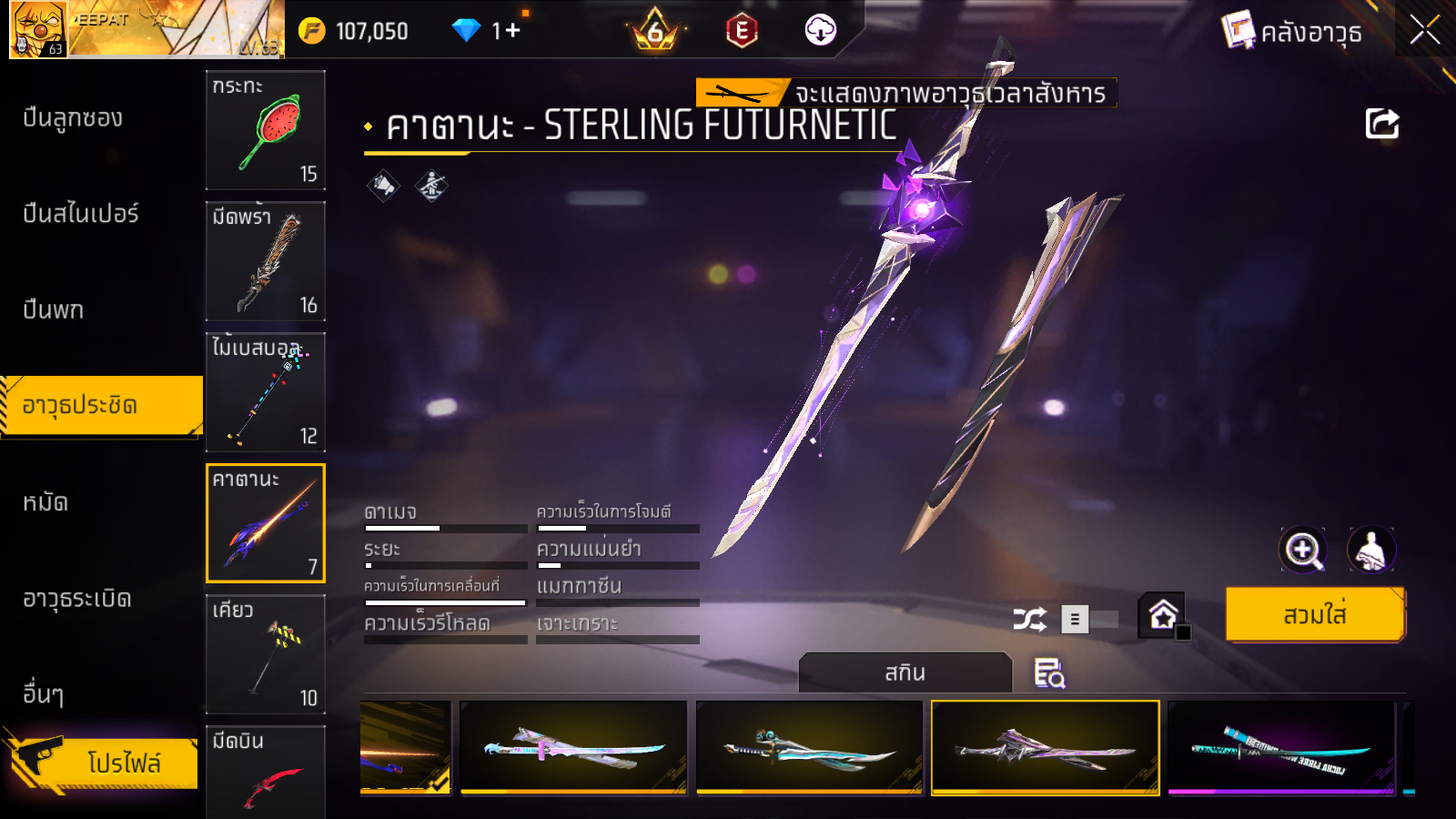Open the หมัด fist category
Image resolution: width=1456 pixels, height=819 pixels.
pyautogui.click(x=45, y=502)
